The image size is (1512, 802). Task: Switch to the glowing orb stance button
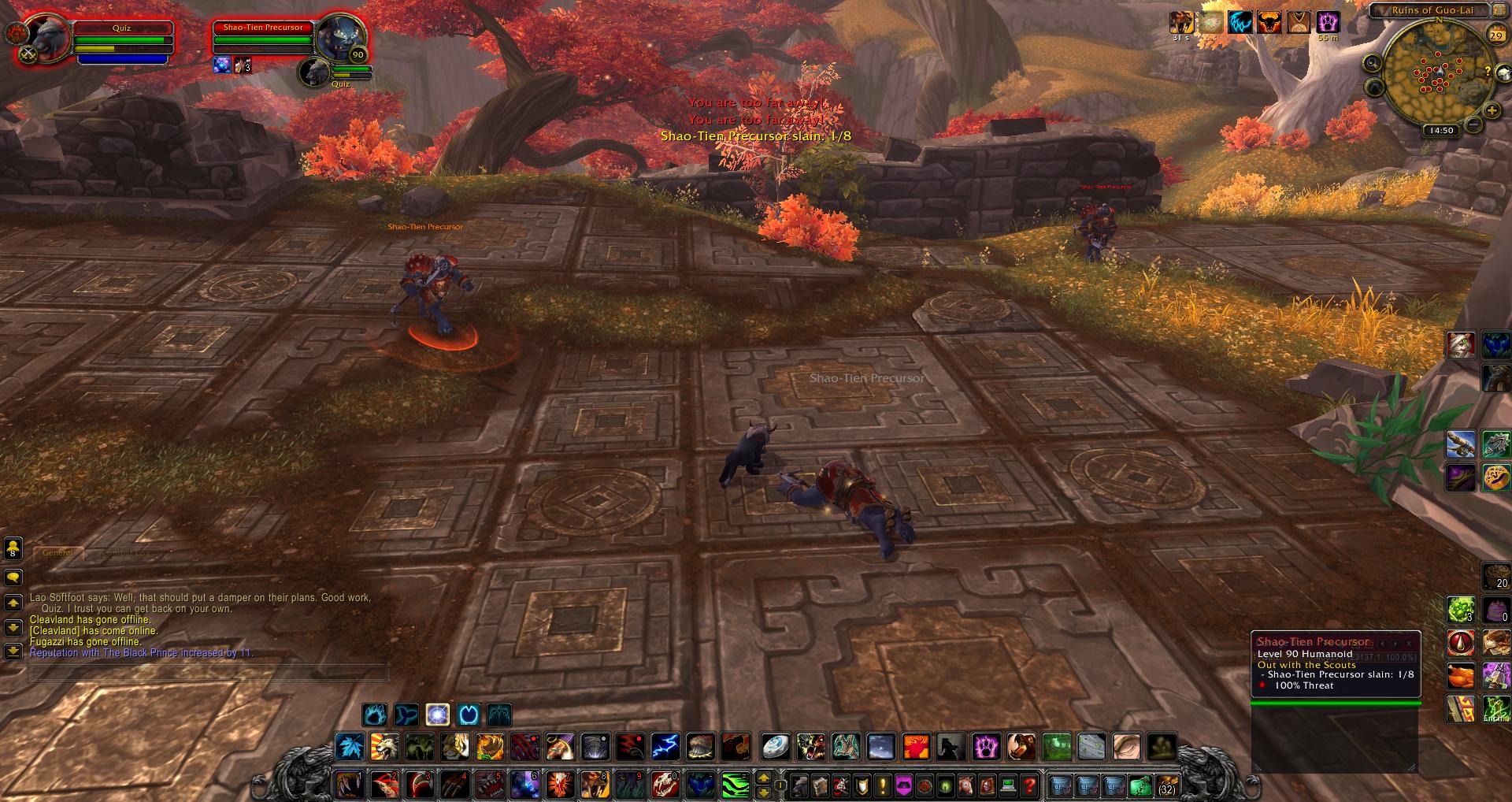point(437,715)
